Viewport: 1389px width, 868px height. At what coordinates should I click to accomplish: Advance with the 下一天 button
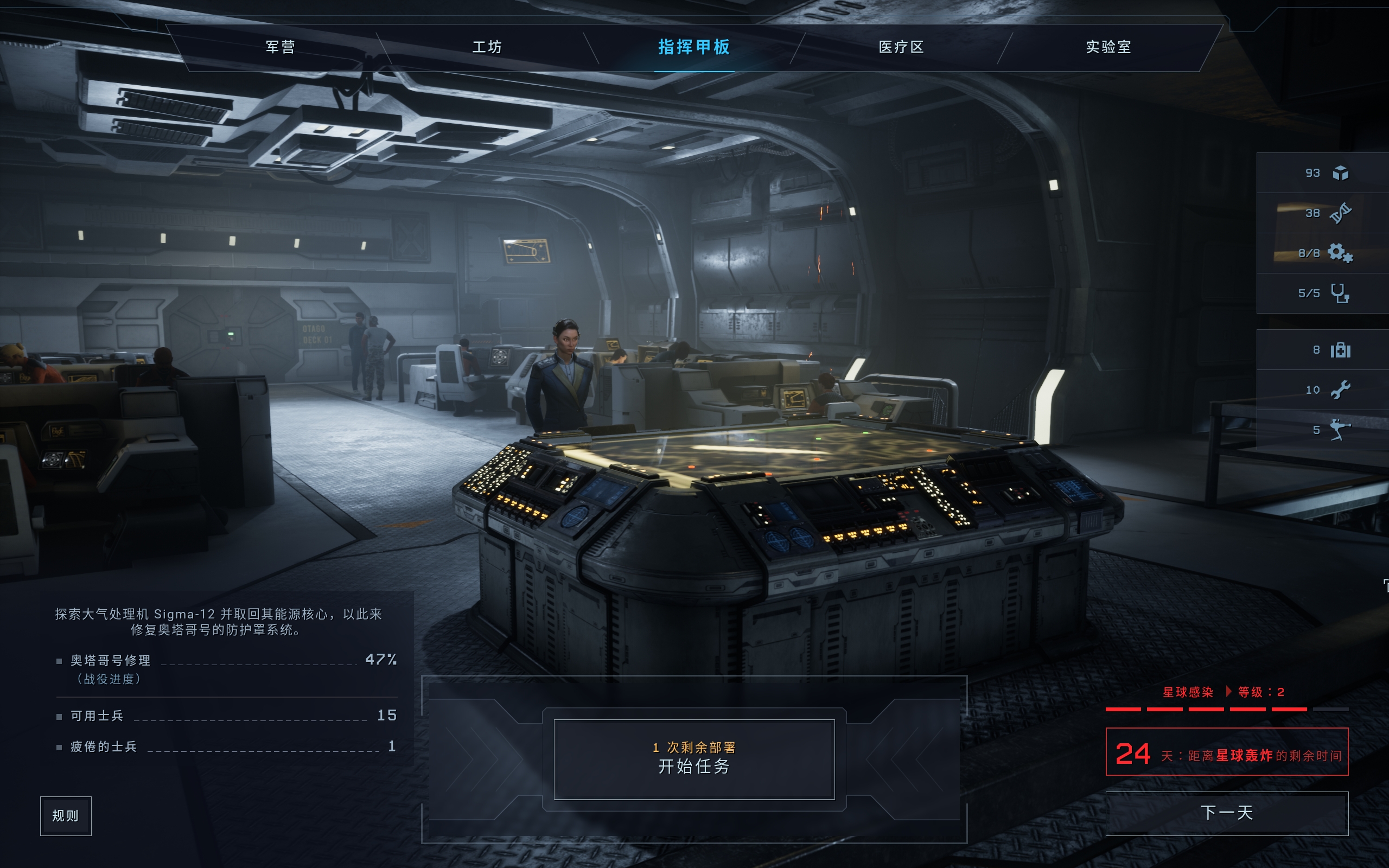[1227, 813]
